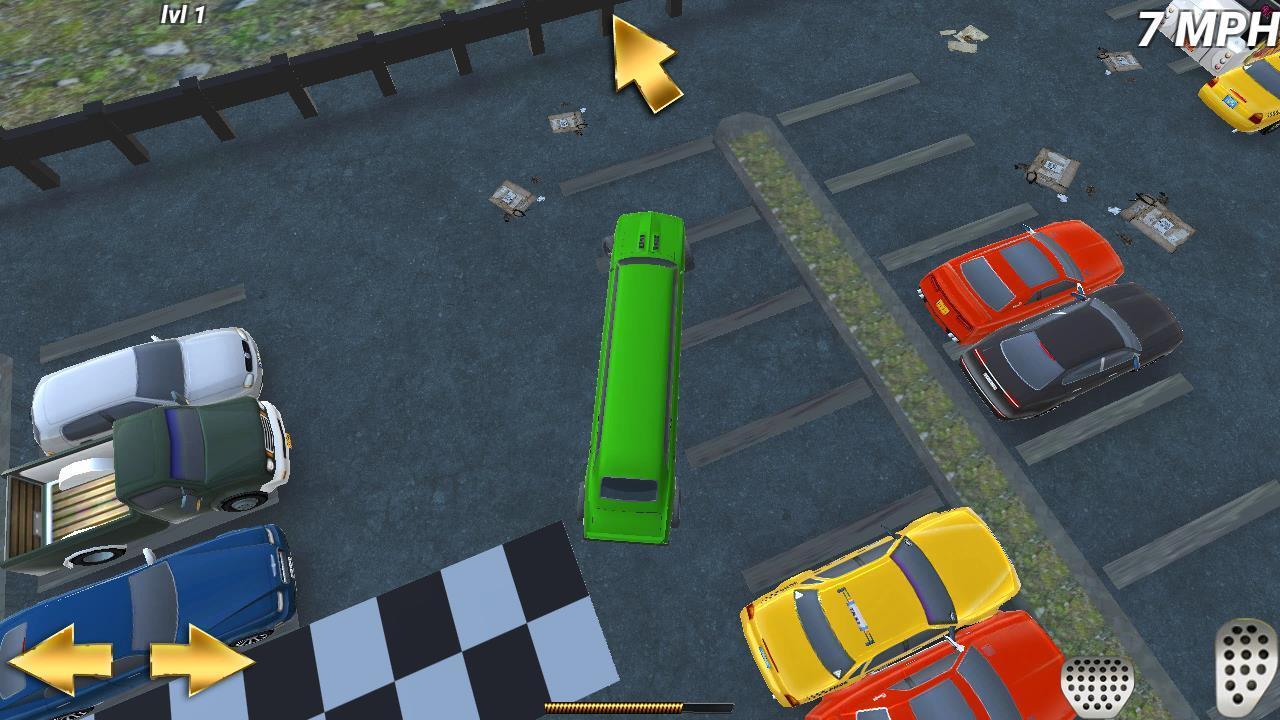Click the progress bar at screen bottom
Image resolution: width=1280 pixels, height=720 pixels.
pyautogui.click(x=640, y=708)
